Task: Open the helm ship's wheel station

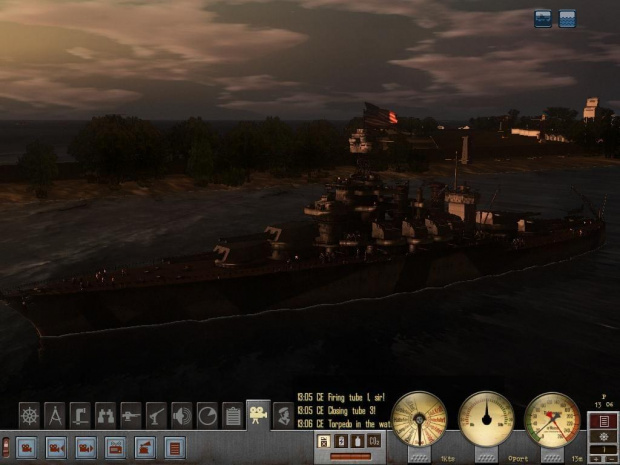Action: pyautogui.click(x=30, y=415)
